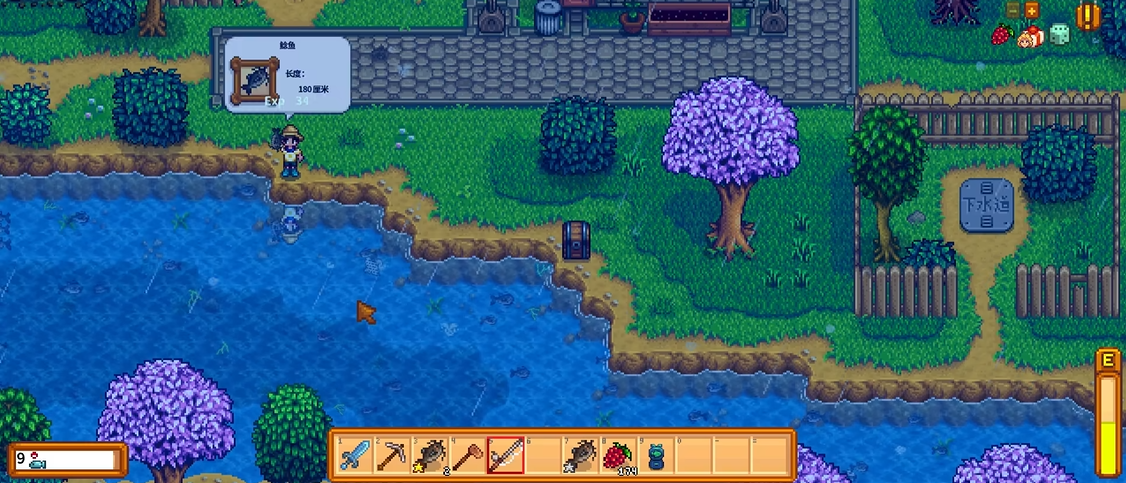Click the zoom-out minus button
The height and width of the screenshot is (483, 1126).
click(1013, 10)
